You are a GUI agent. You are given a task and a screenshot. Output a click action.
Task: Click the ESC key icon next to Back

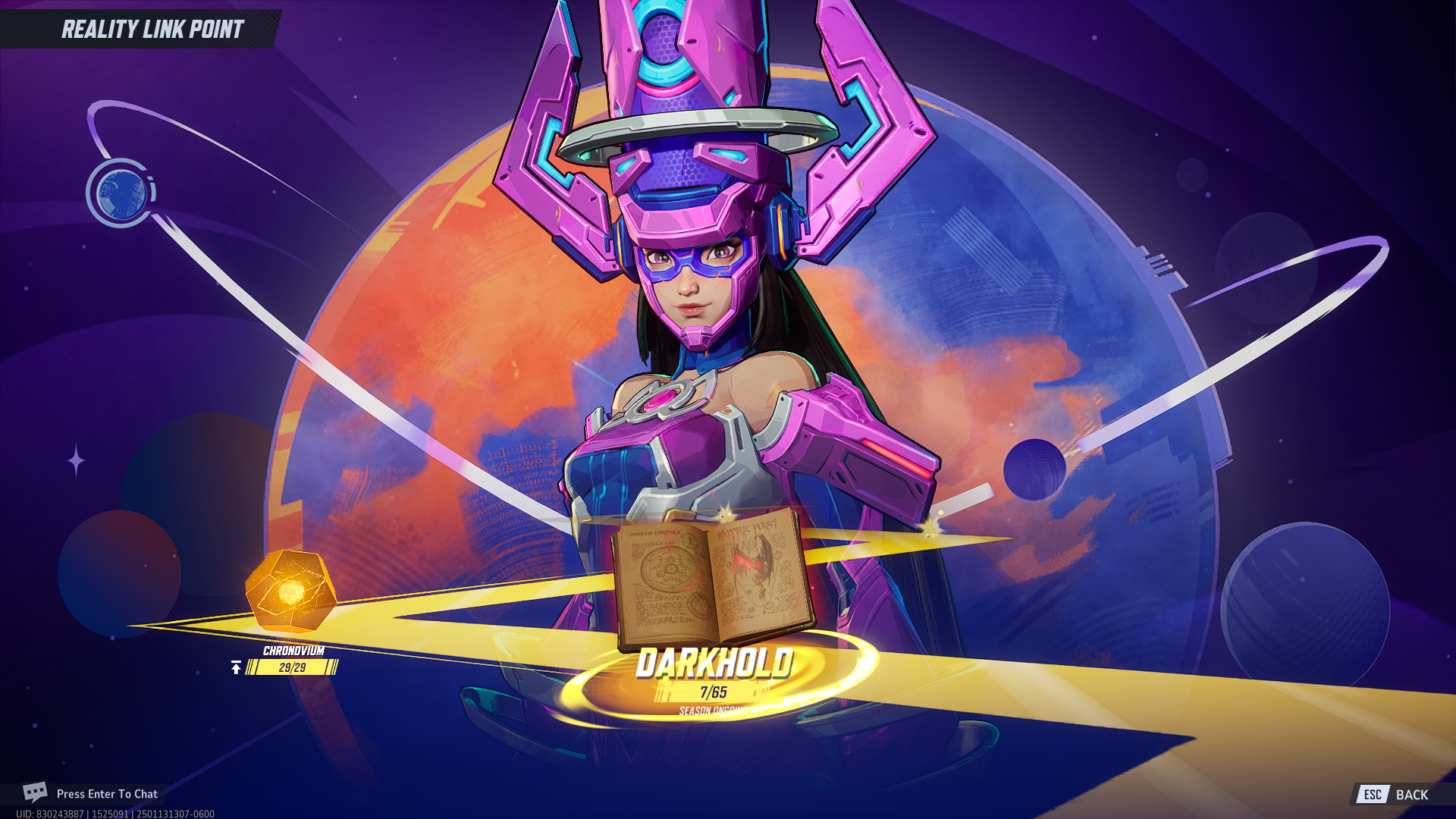click(1373, 795)
